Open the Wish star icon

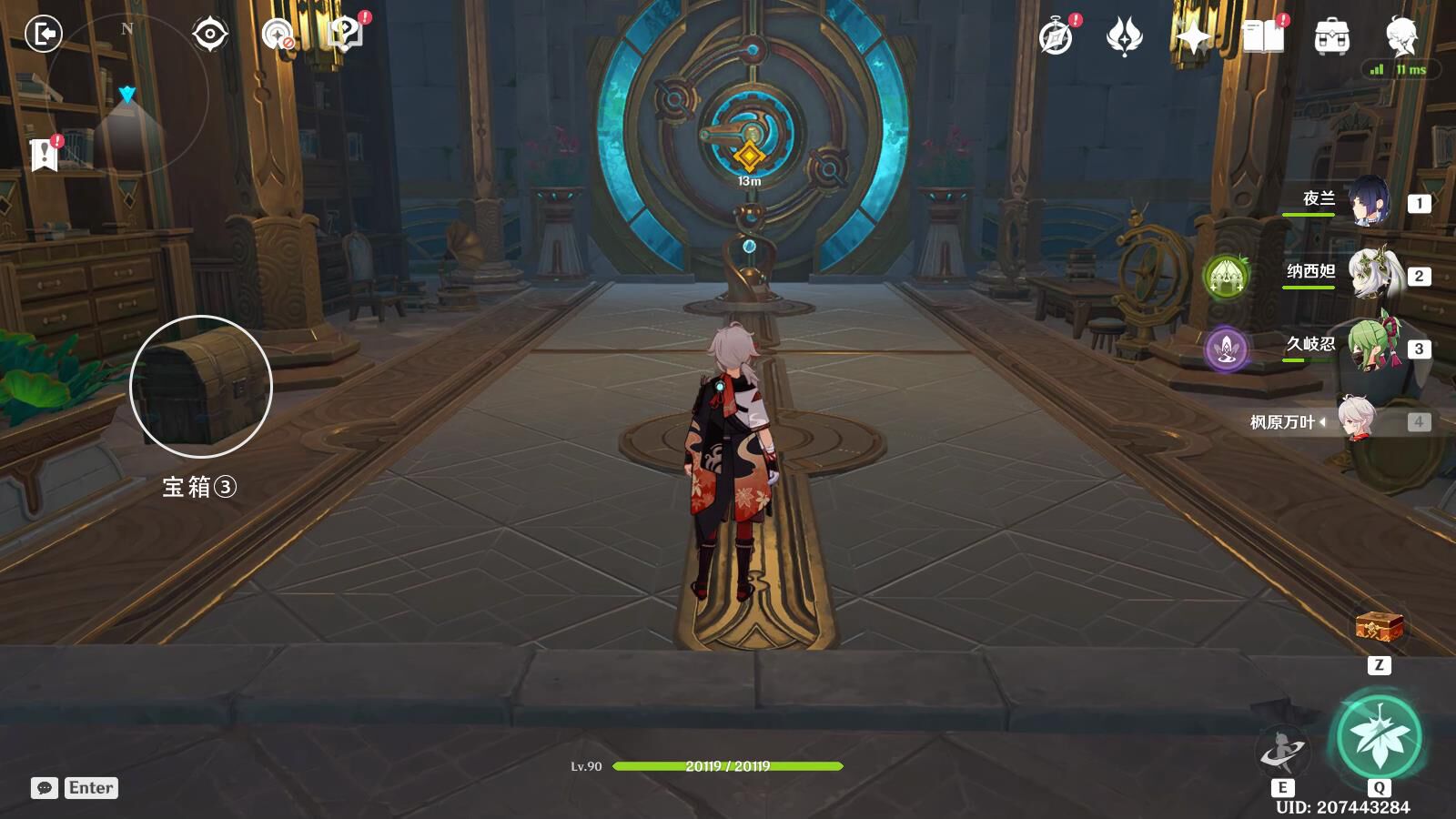pos(1124,37)
